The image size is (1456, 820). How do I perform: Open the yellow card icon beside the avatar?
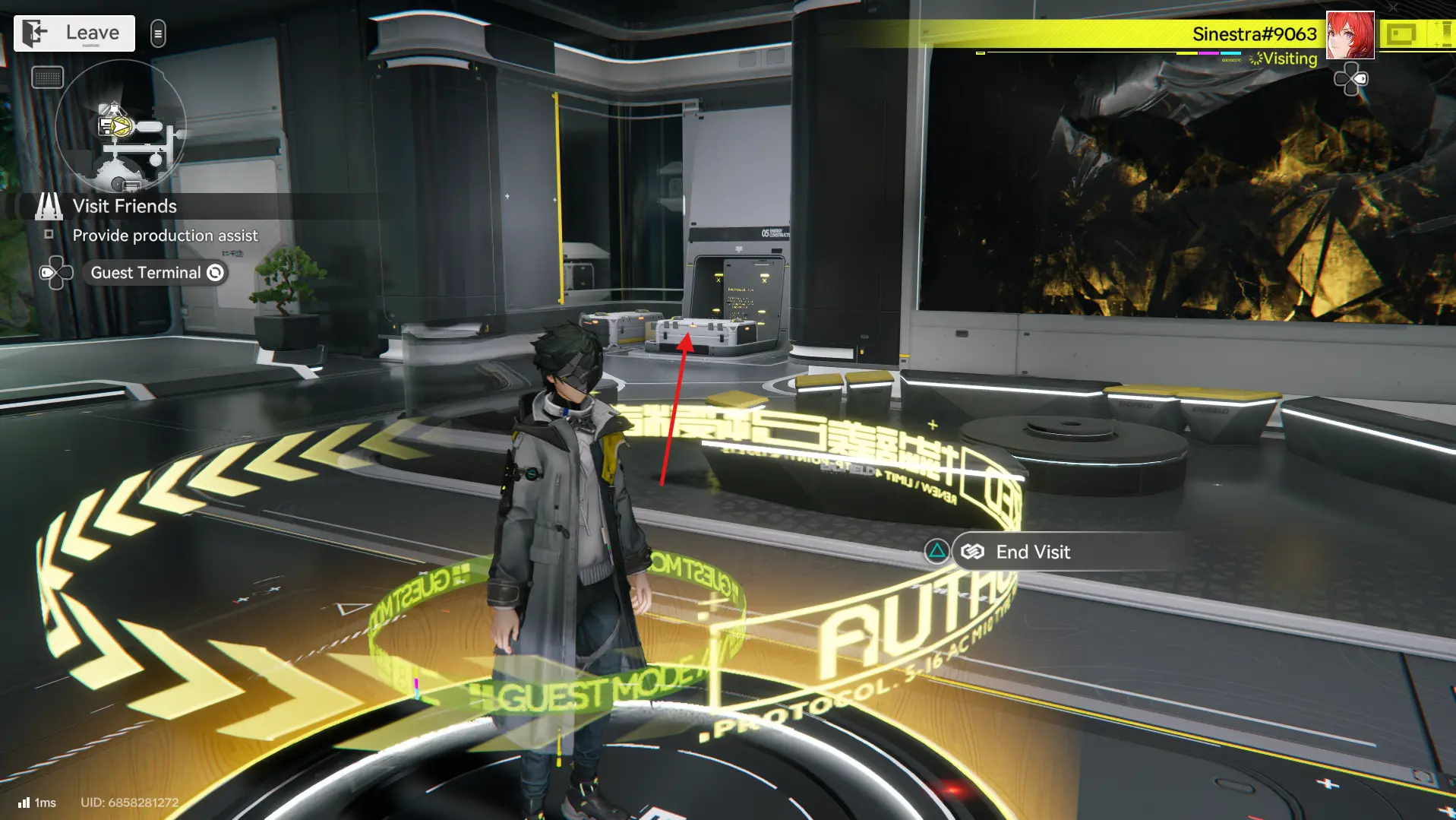(x=1401, y=35)
